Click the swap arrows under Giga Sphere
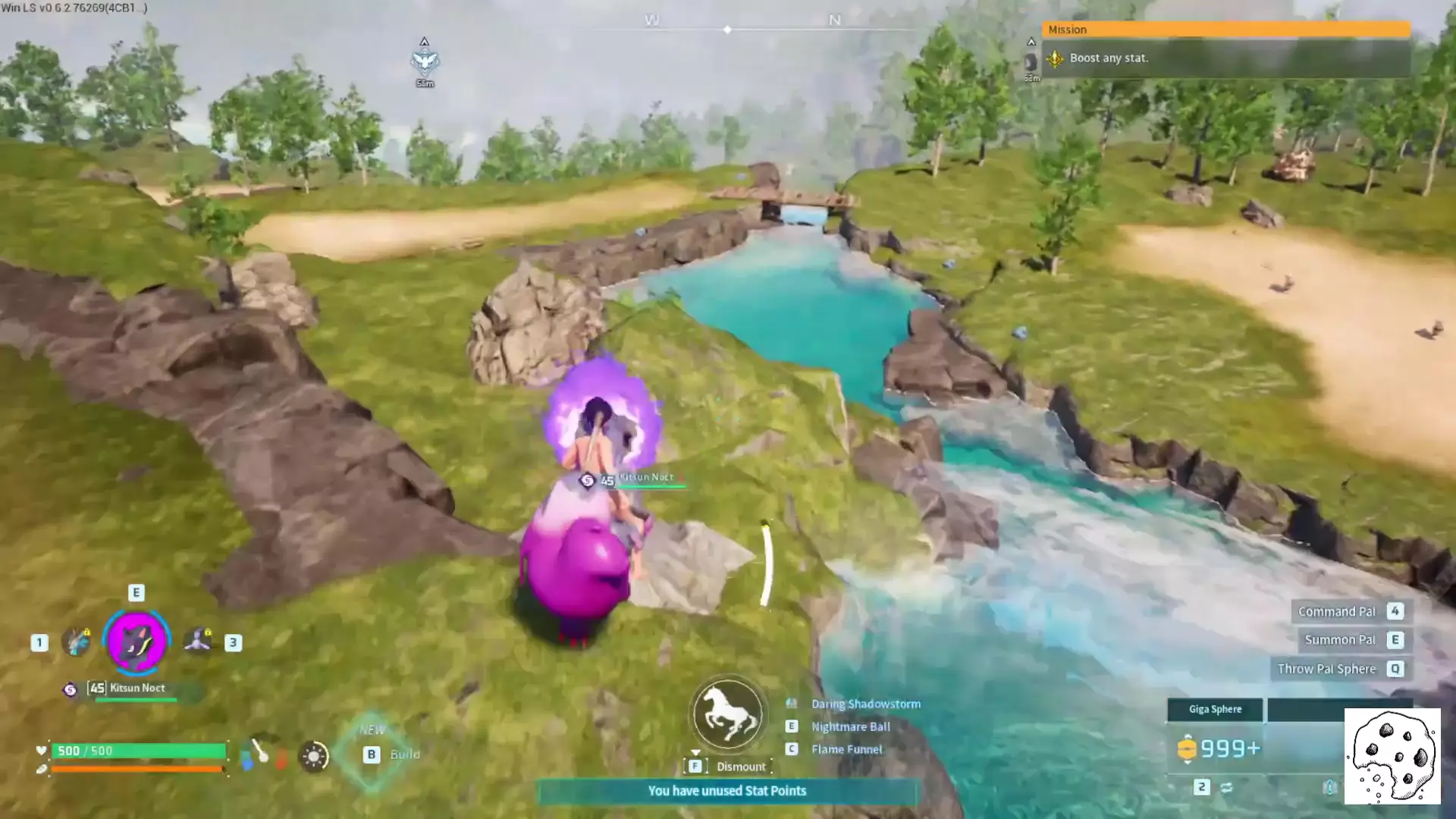 point(1226,788)
